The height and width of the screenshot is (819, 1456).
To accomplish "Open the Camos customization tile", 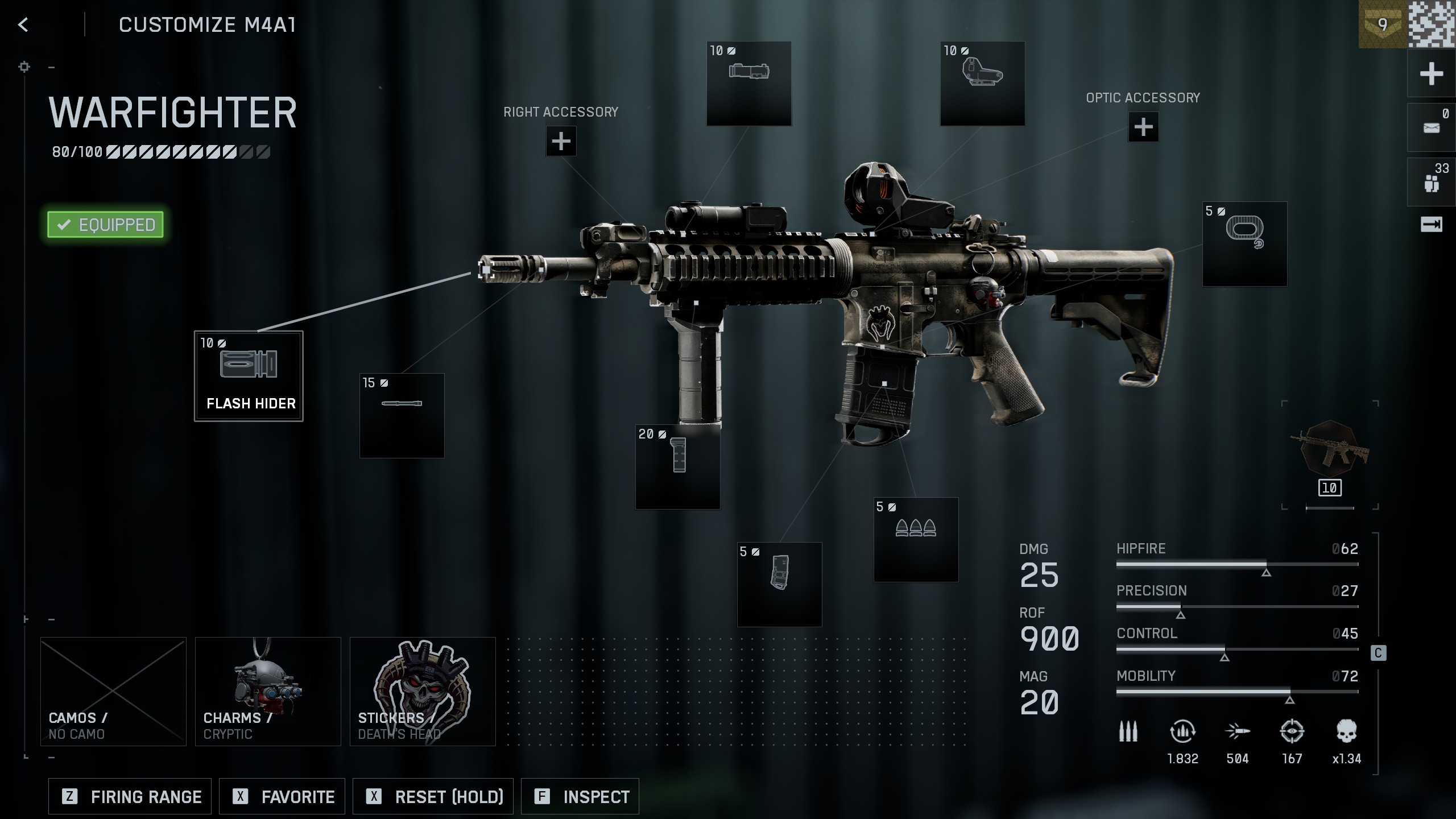I will 113,691.
